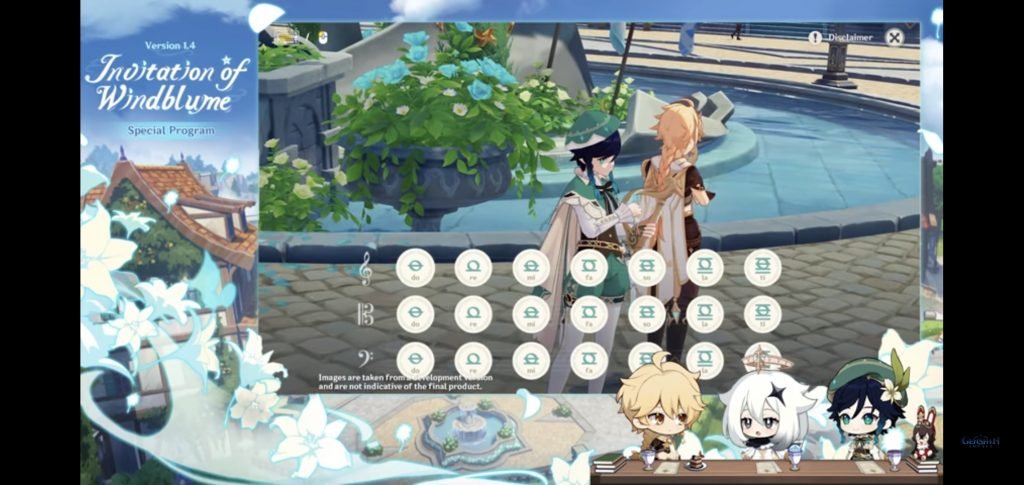Tap the treble clef re note
The width and height of the screenshot is (1024, 485).
[473, 267]
